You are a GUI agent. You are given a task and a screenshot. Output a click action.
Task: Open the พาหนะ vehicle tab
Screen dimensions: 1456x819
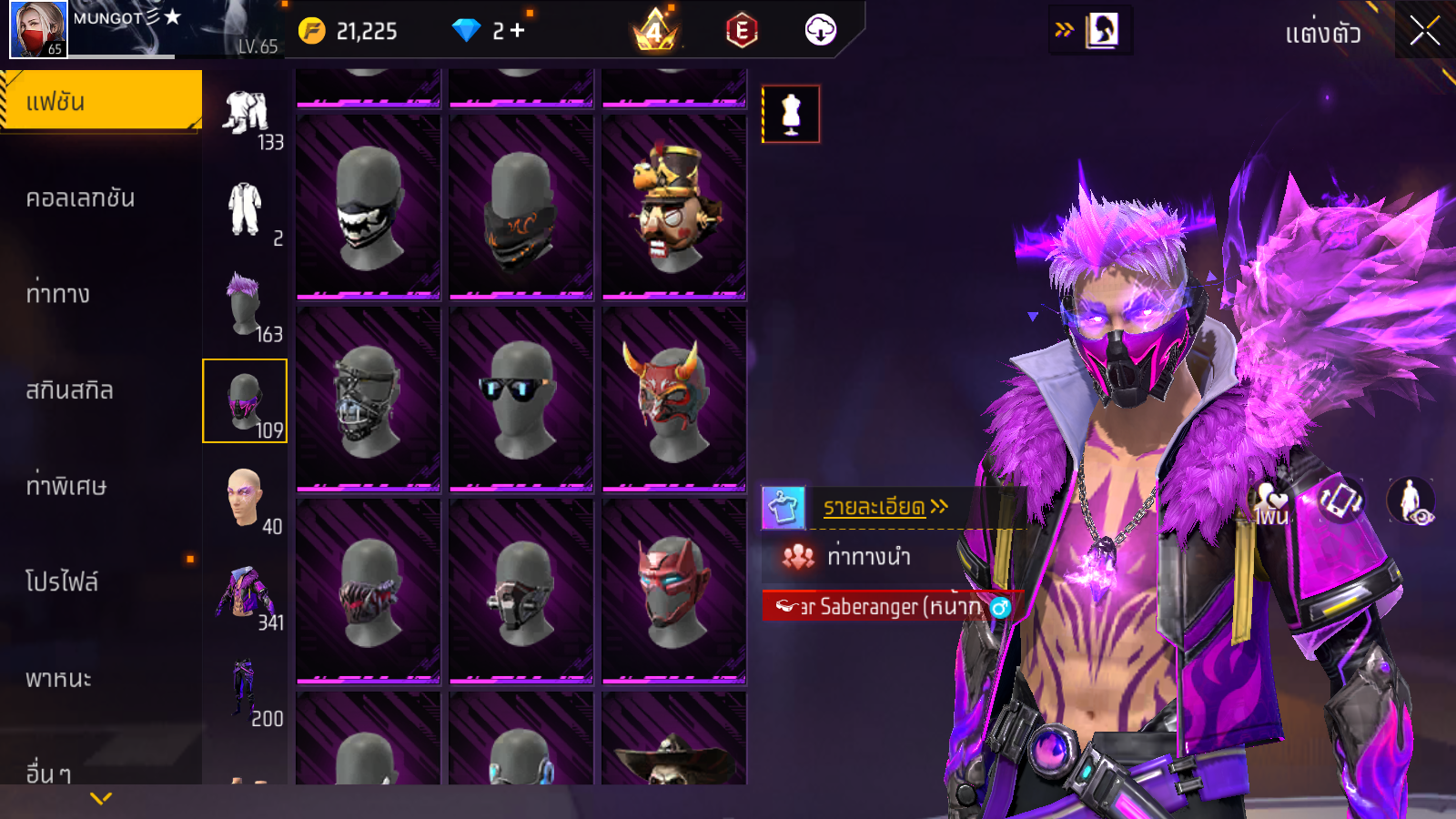click(59, 679)
